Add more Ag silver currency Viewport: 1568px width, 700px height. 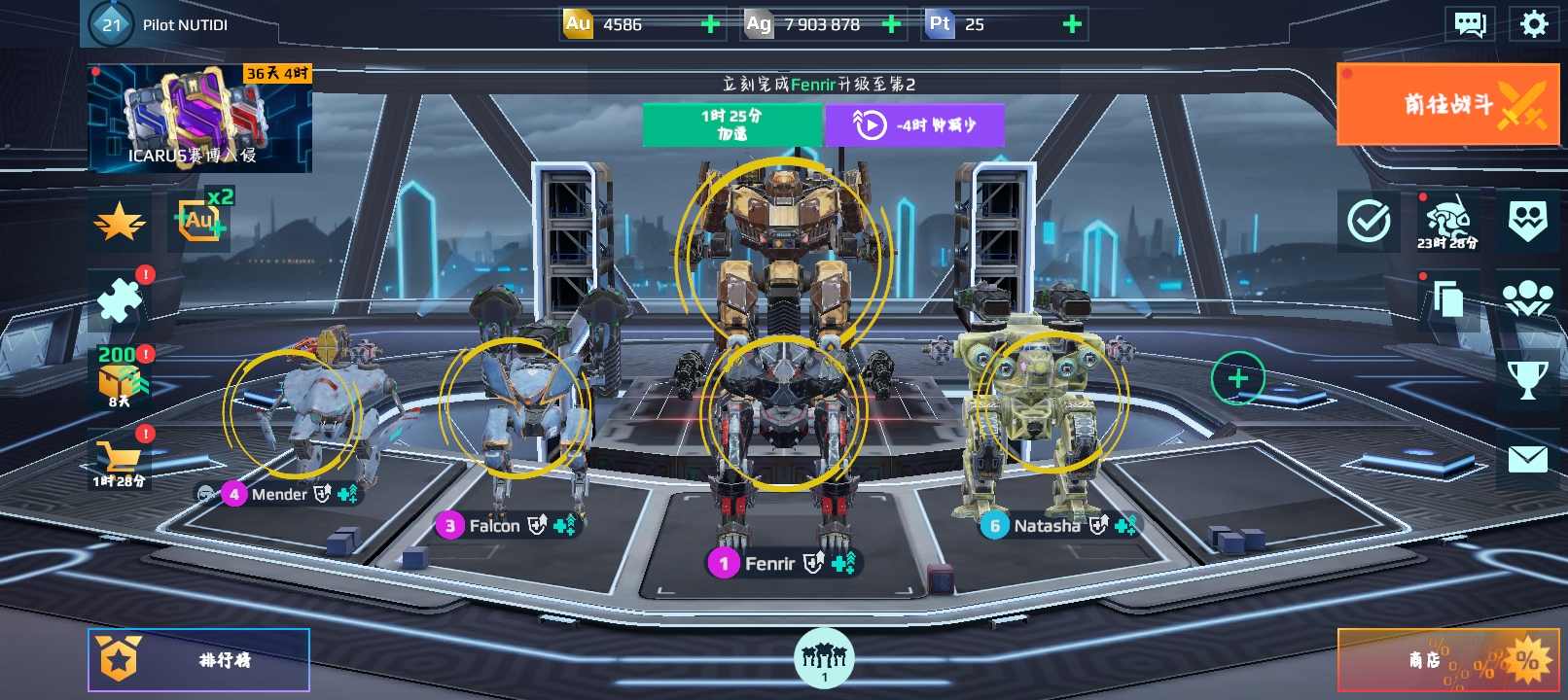pyautogui.click(x=891, y=24)
